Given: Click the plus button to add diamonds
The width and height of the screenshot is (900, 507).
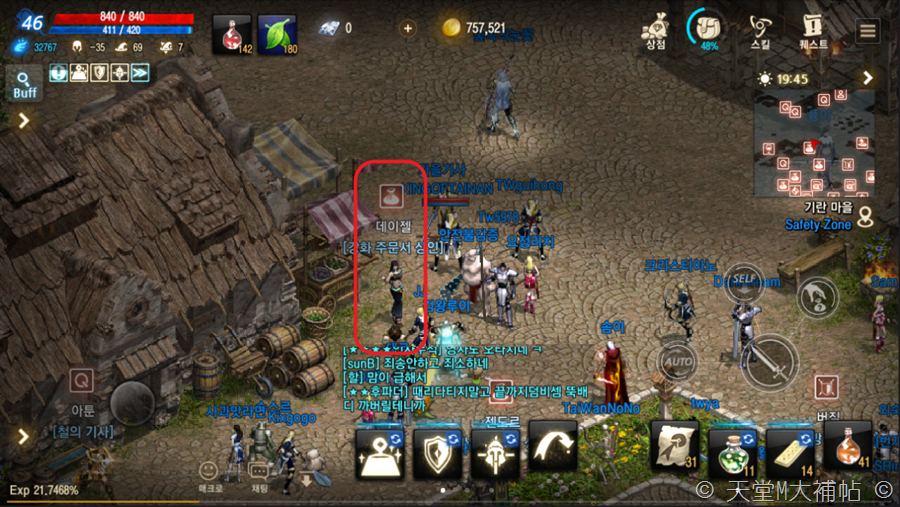Looking at the screenshot, I should pos(407,29).
